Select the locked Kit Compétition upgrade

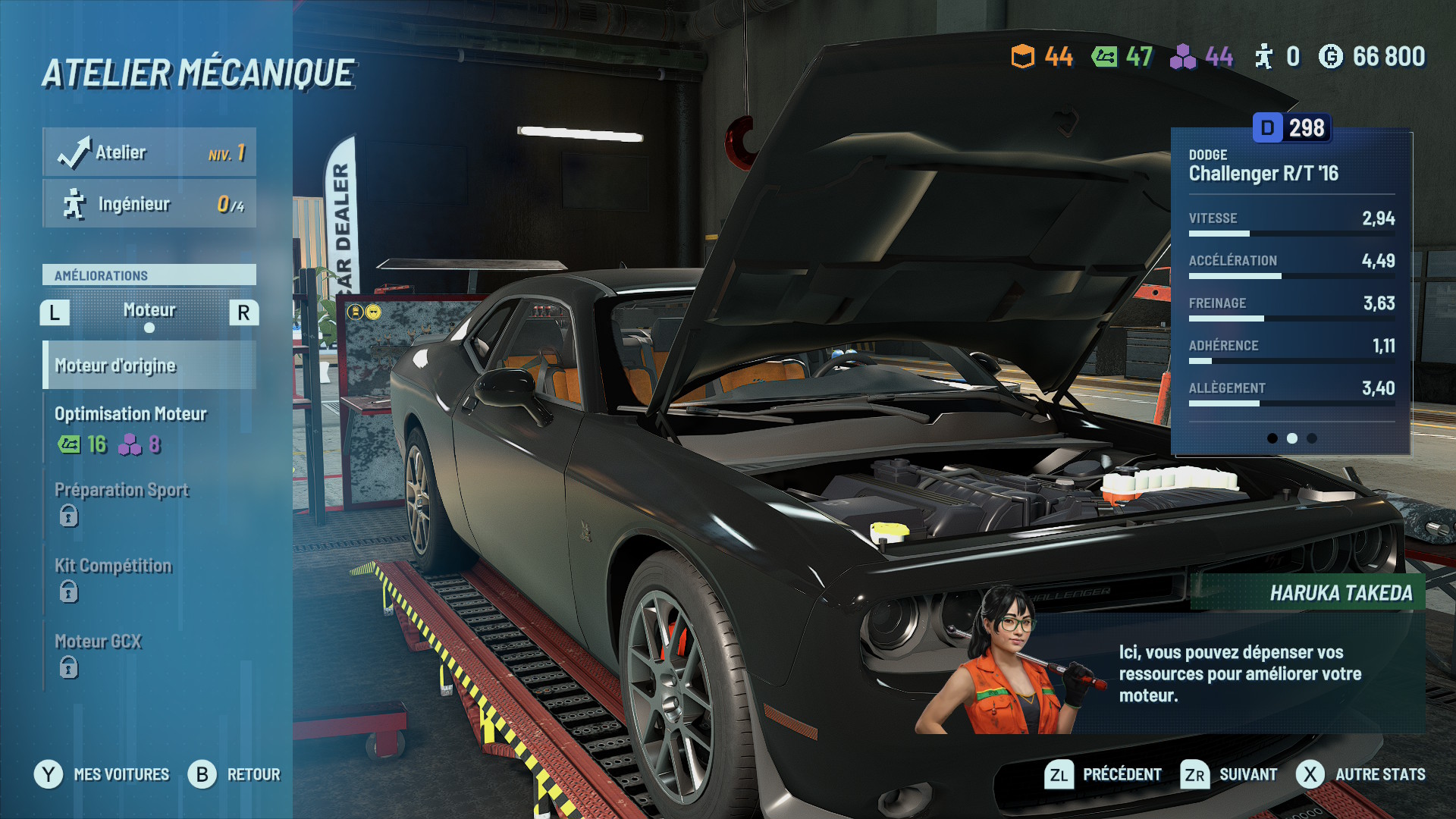pos(149,579)
